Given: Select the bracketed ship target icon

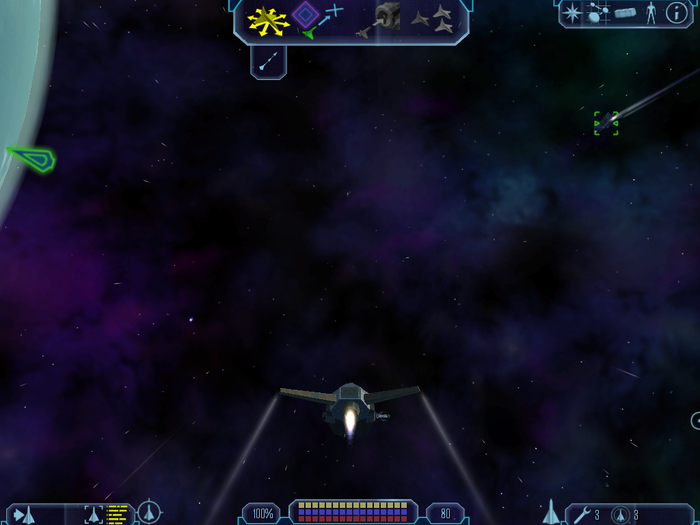Looking at the screenshot, I should 94,514.
